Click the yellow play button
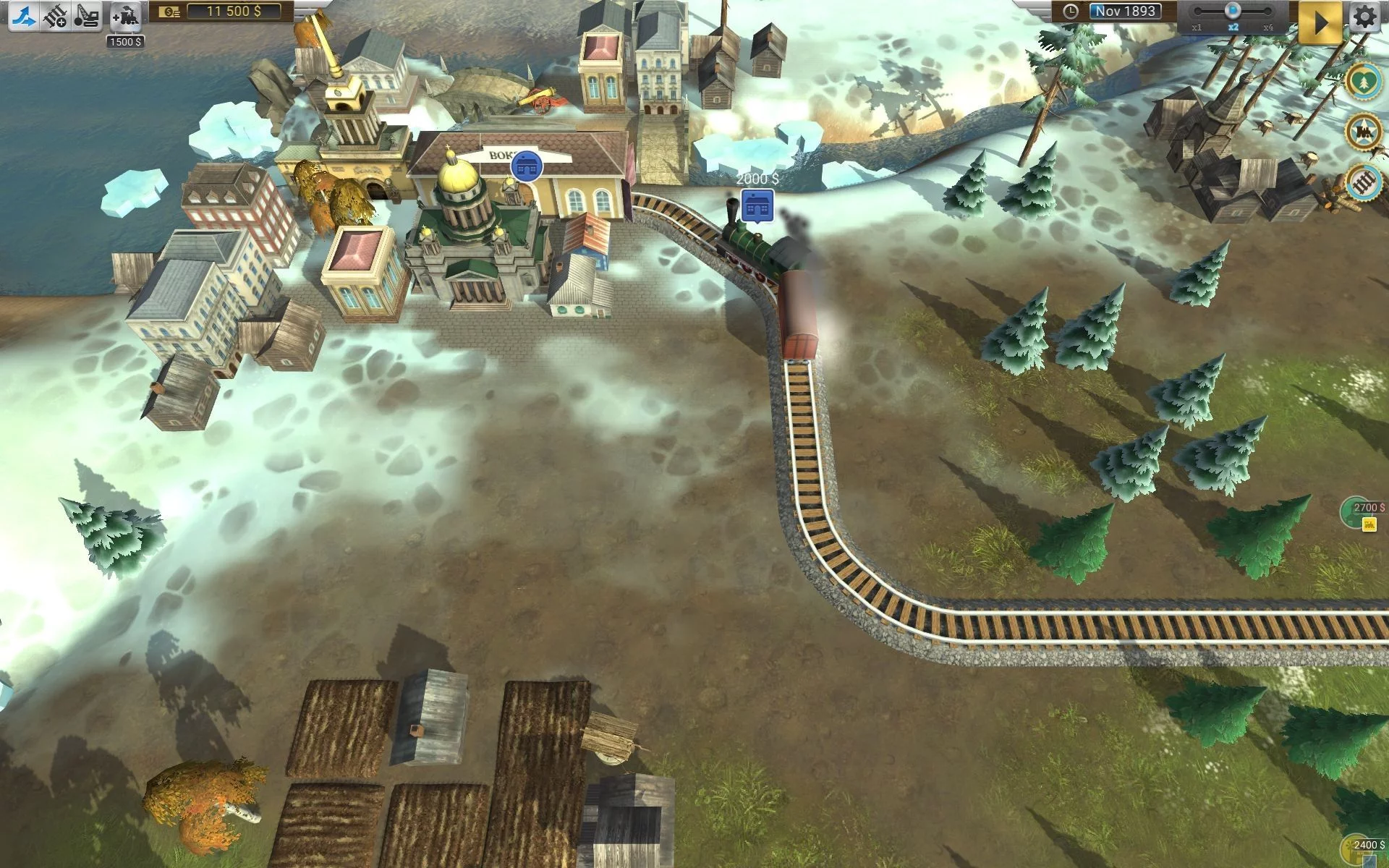Image resolution: width=1389 pixels, height=868 pixels. tap(1320, 22)
